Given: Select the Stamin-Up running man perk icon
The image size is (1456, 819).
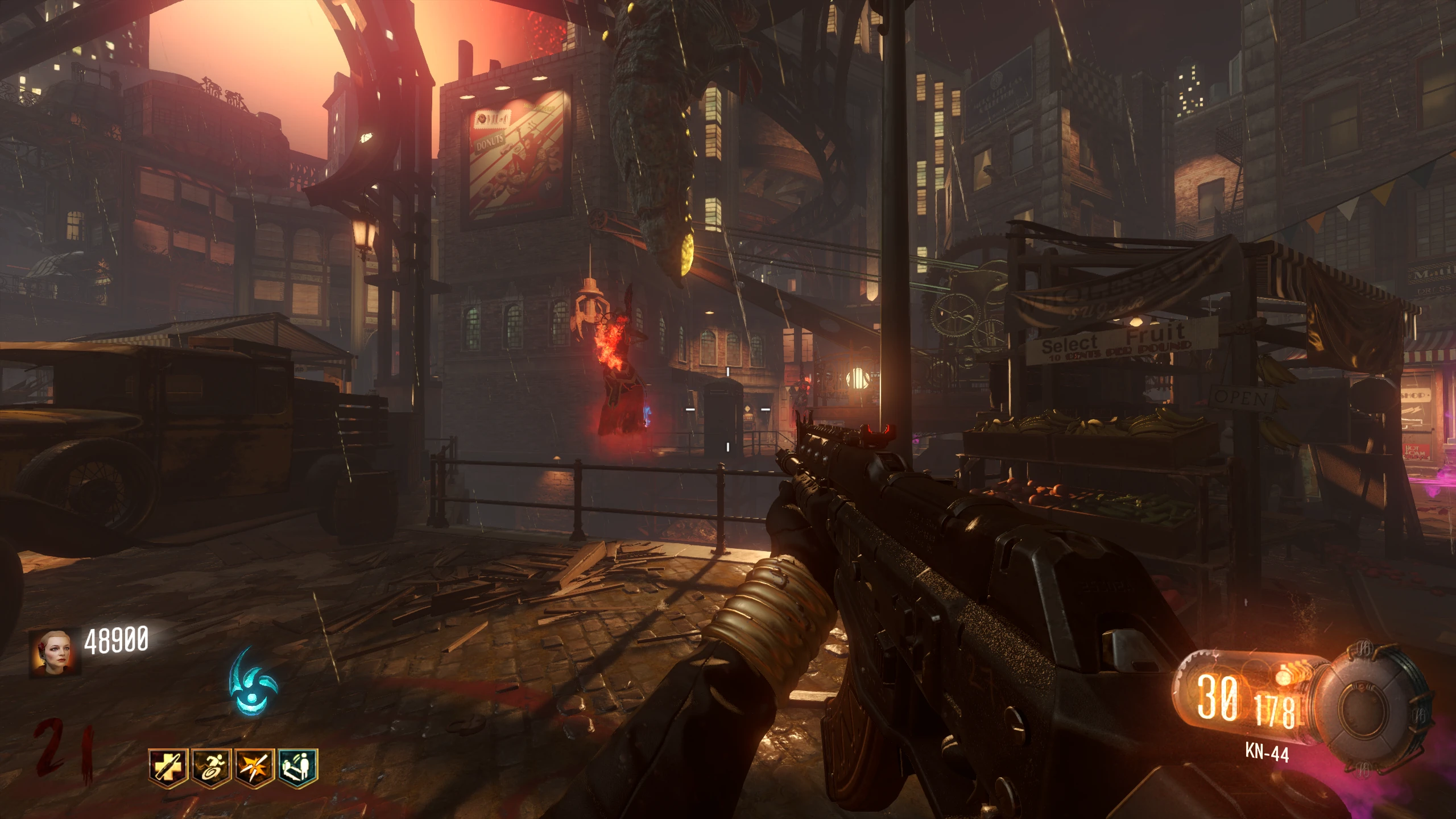Looking at the screenshot, I should pyautogui.click(x=211, y=768).
